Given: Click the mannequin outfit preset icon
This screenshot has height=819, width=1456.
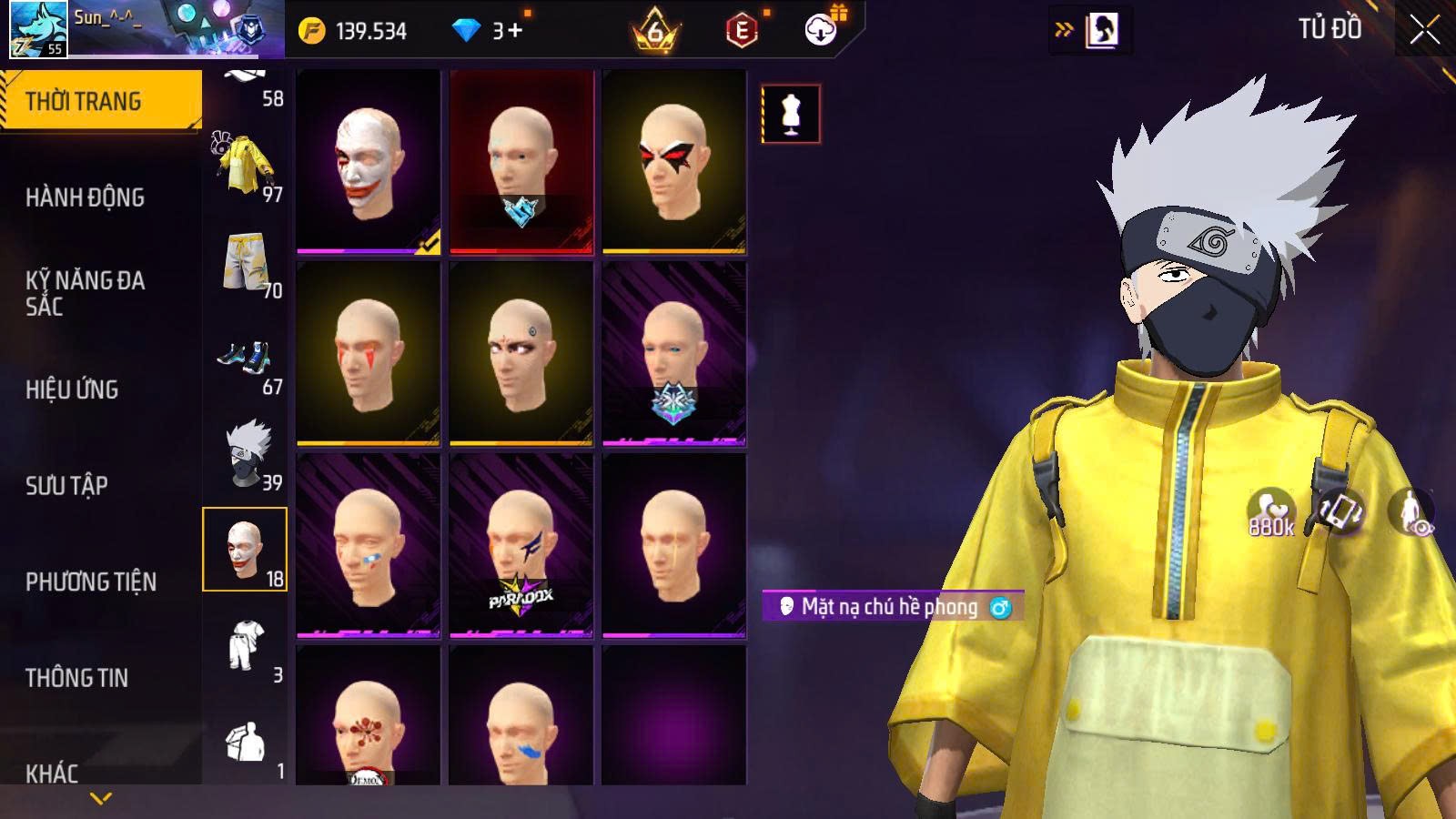Looking at the screenshot, I should coord(790,114).
